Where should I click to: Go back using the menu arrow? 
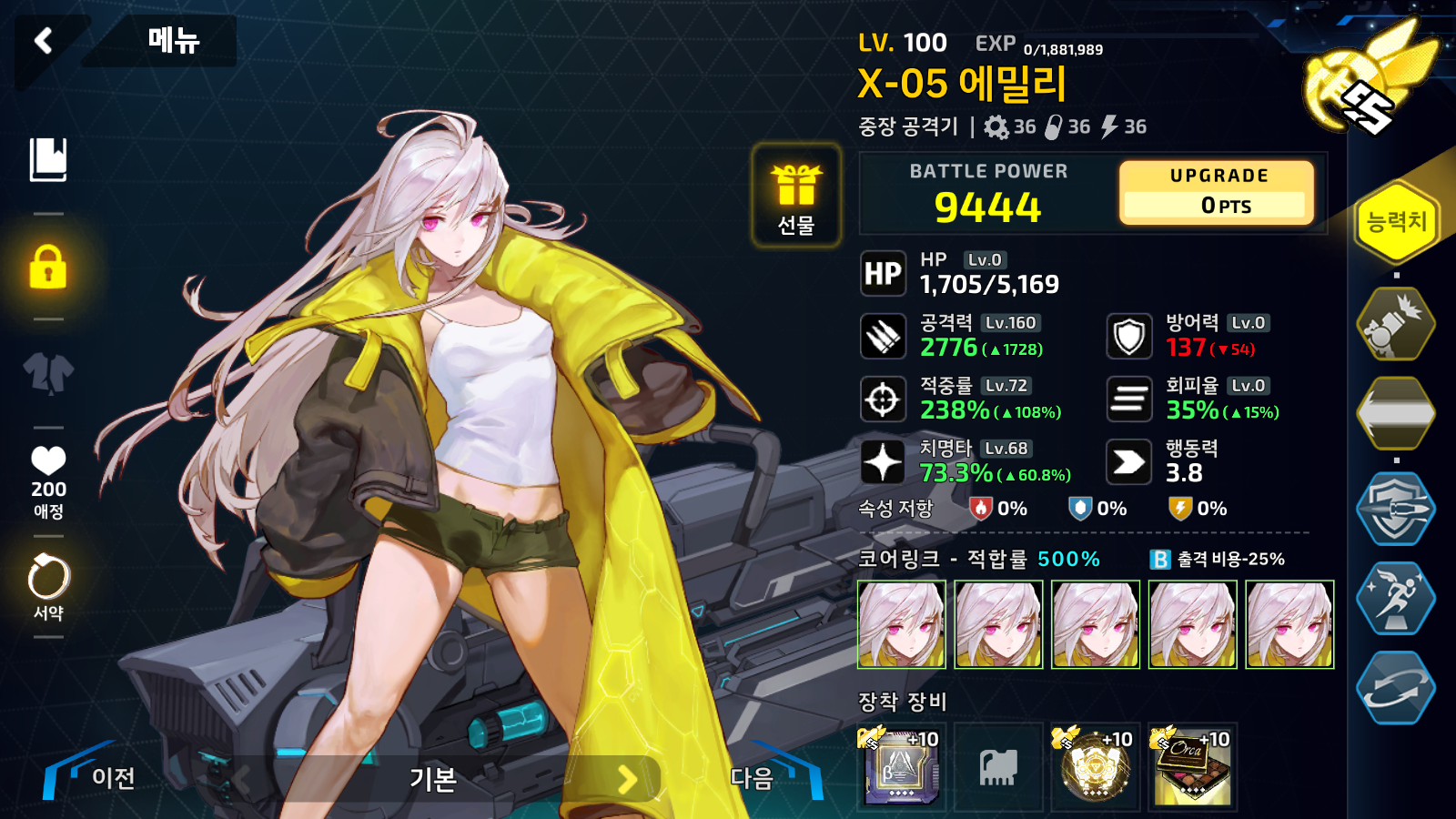[43, 40]
